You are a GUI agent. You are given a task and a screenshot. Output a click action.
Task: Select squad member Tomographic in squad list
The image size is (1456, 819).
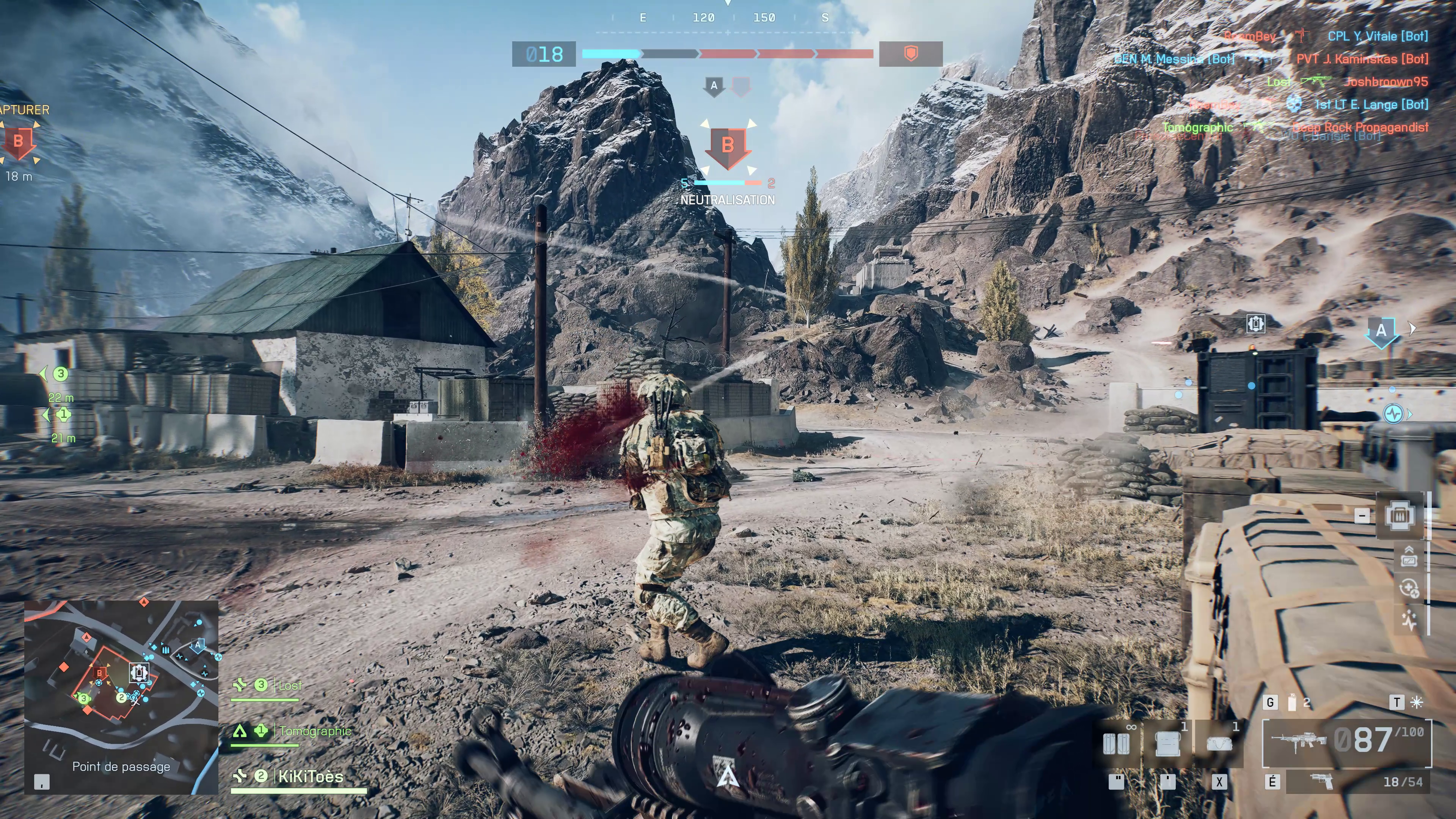coord(315,731)
